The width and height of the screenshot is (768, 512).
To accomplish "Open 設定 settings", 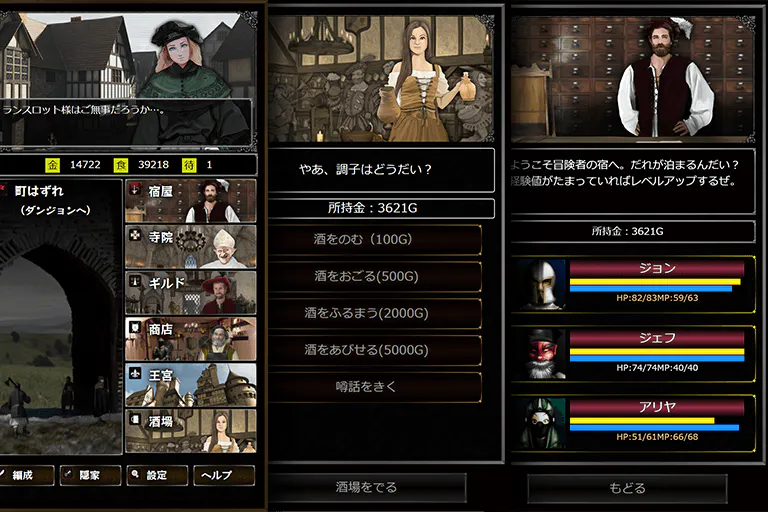I will 157,475.
